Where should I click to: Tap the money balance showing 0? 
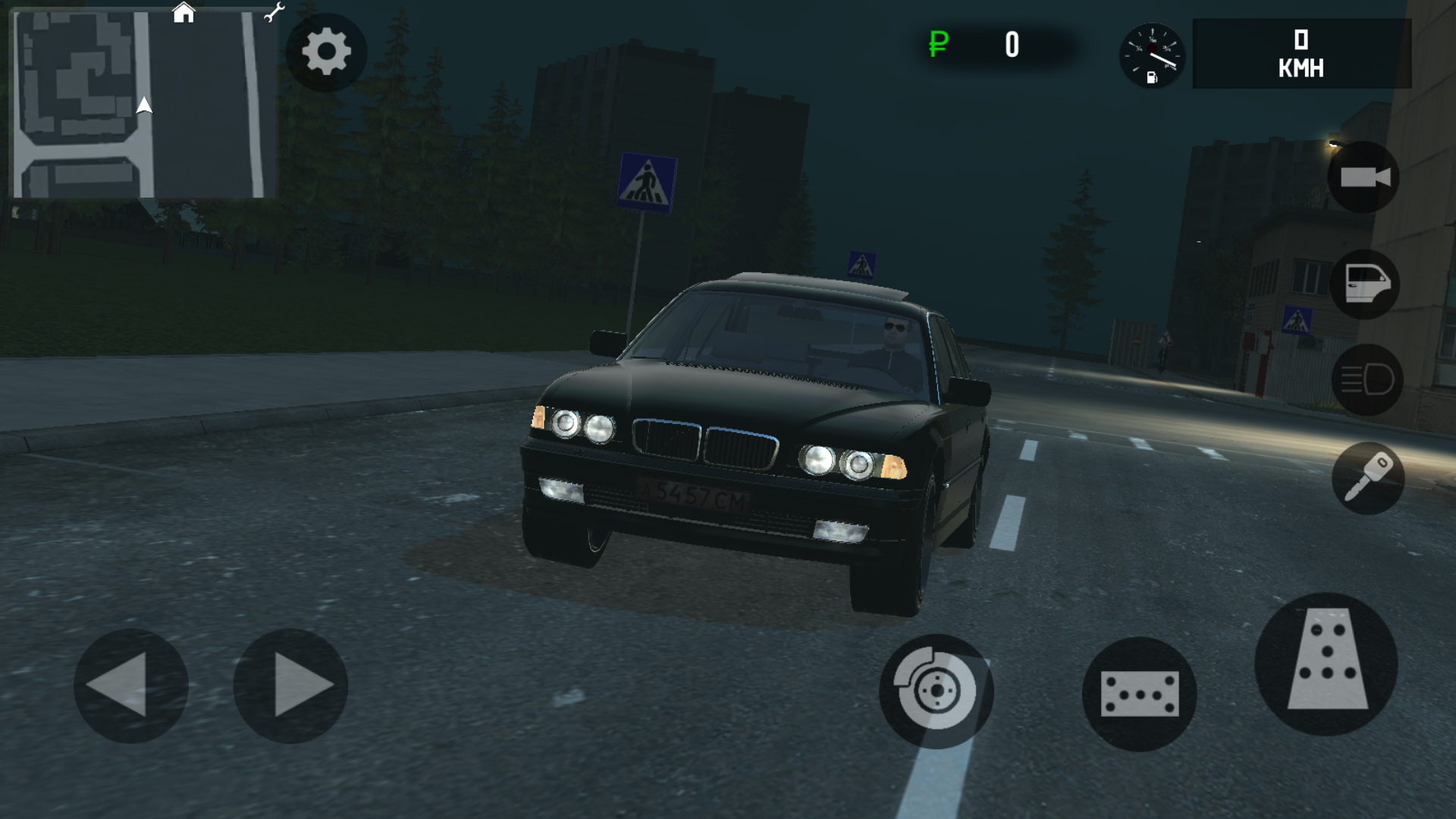[x=1012, y=45]
